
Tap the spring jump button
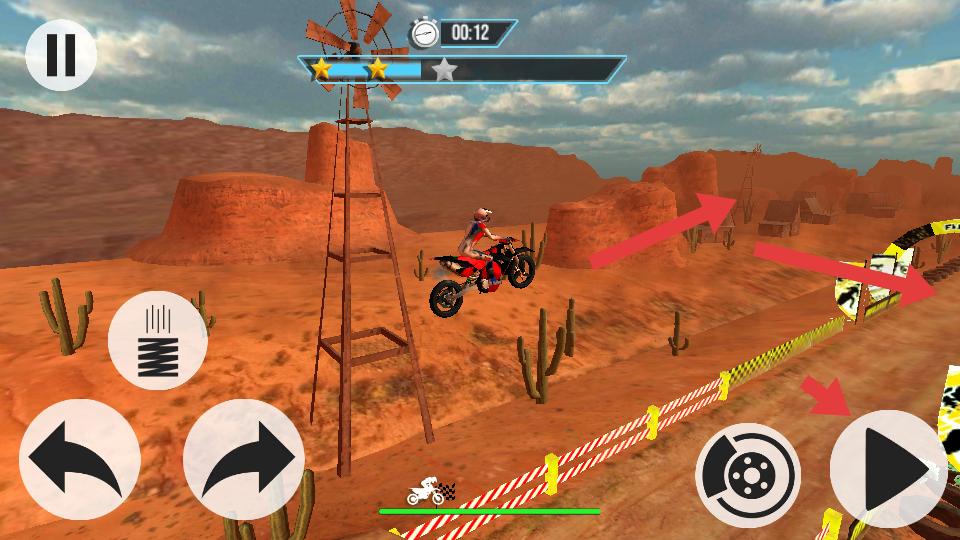tap(157, 340)
